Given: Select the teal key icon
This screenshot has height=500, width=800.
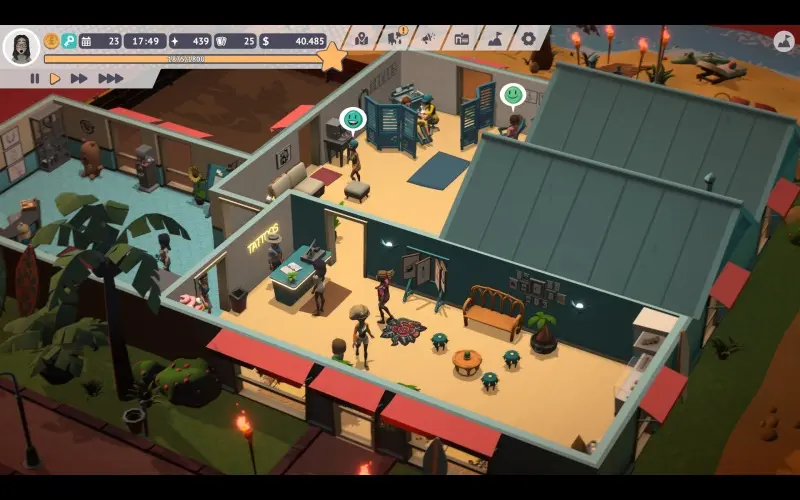Looking at the screenshot, I should tap(69, 41).
